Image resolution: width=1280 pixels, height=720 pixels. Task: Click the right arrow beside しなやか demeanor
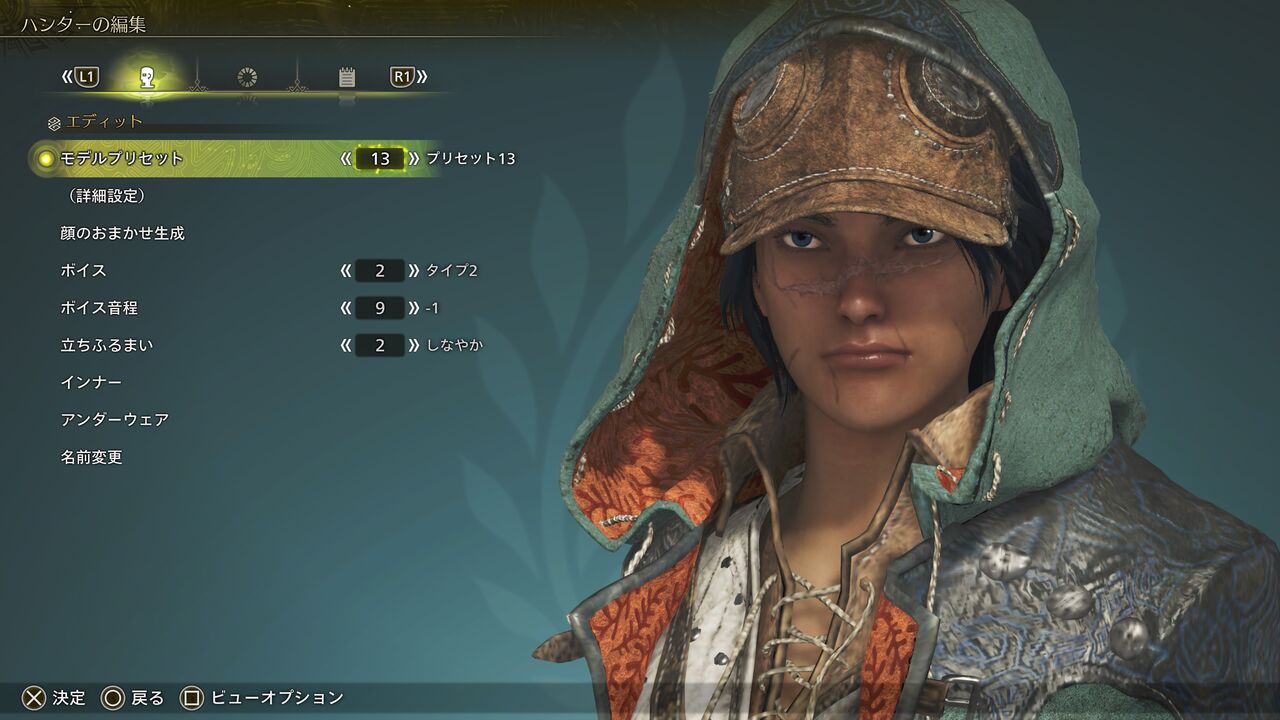pos(413,345)
